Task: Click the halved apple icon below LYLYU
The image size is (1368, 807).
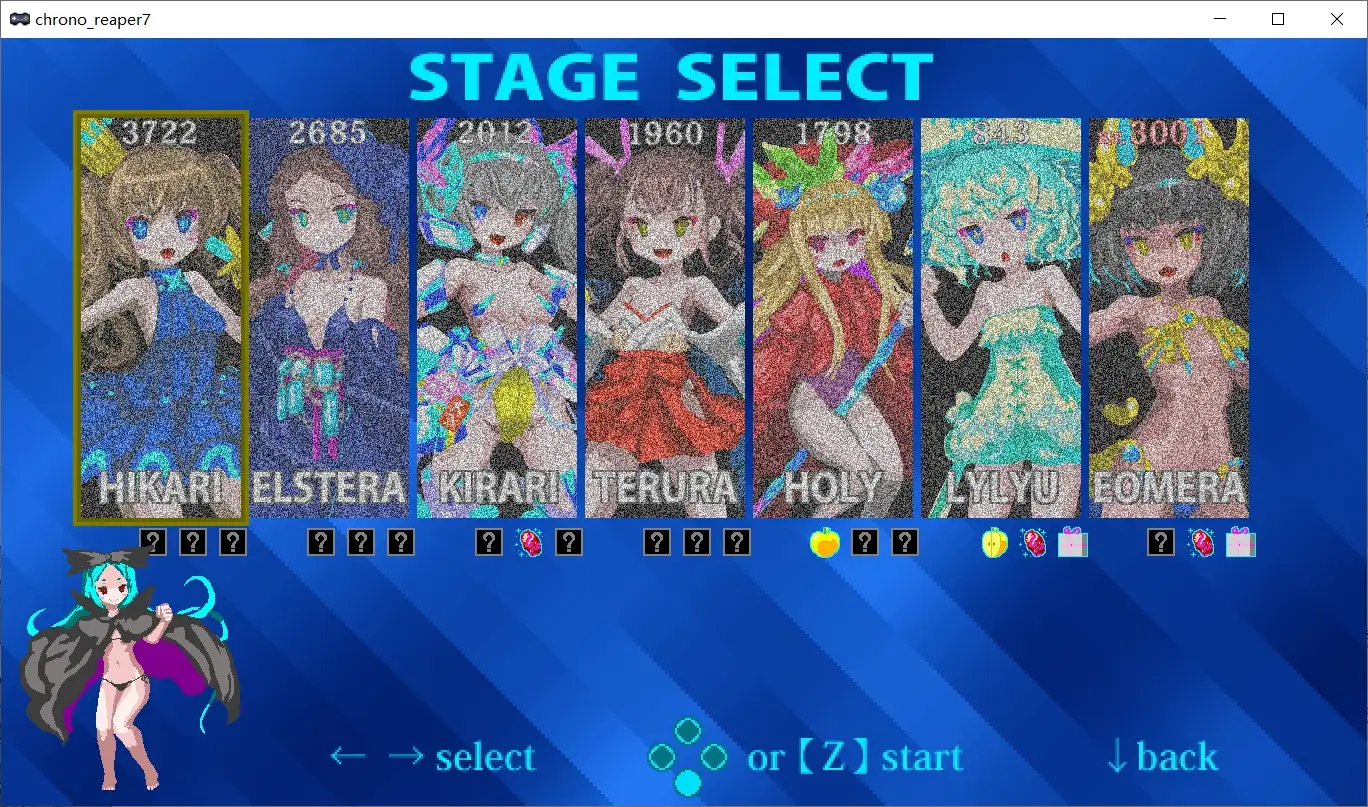Action: [x=994, y=541]
